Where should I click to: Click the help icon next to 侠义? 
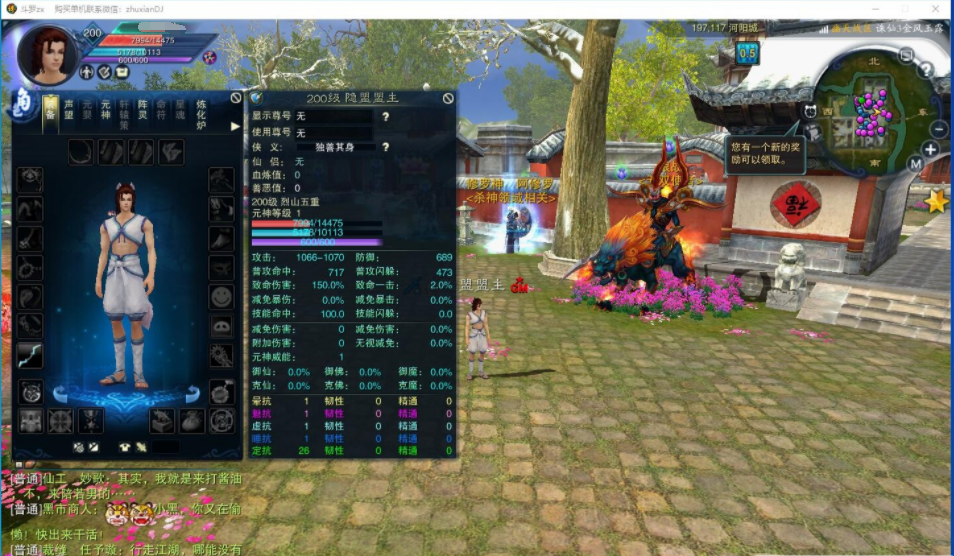click(385, 147)
